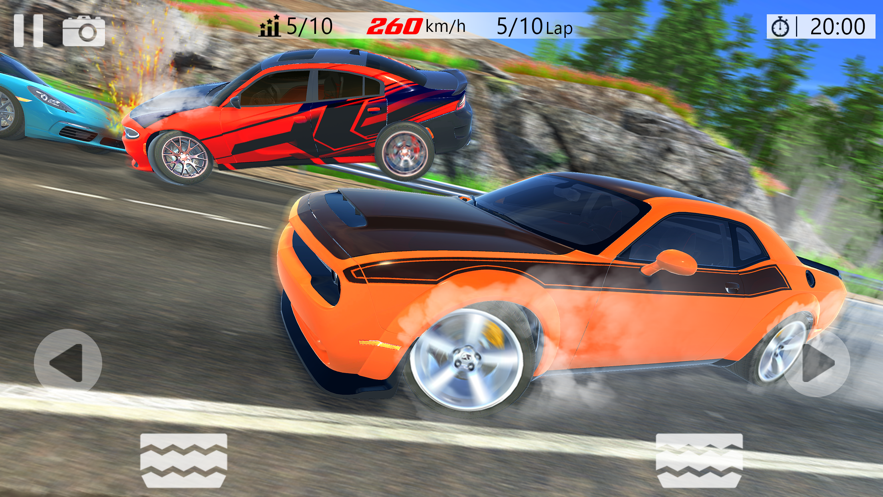883x497 pixels.
Task: Tap the left pedal button
Action: click(x=184, y=461)
